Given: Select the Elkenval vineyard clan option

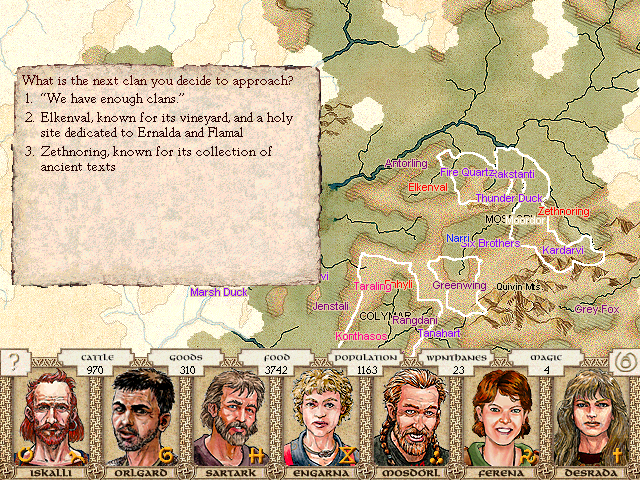Looking at the screenshot, I should (x=150, y=124).
